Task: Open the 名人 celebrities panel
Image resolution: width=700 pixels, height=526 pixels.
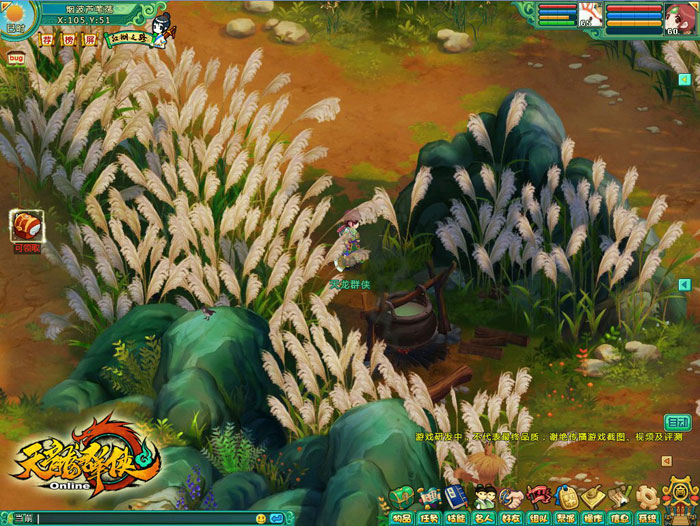Action: [484, 499]
